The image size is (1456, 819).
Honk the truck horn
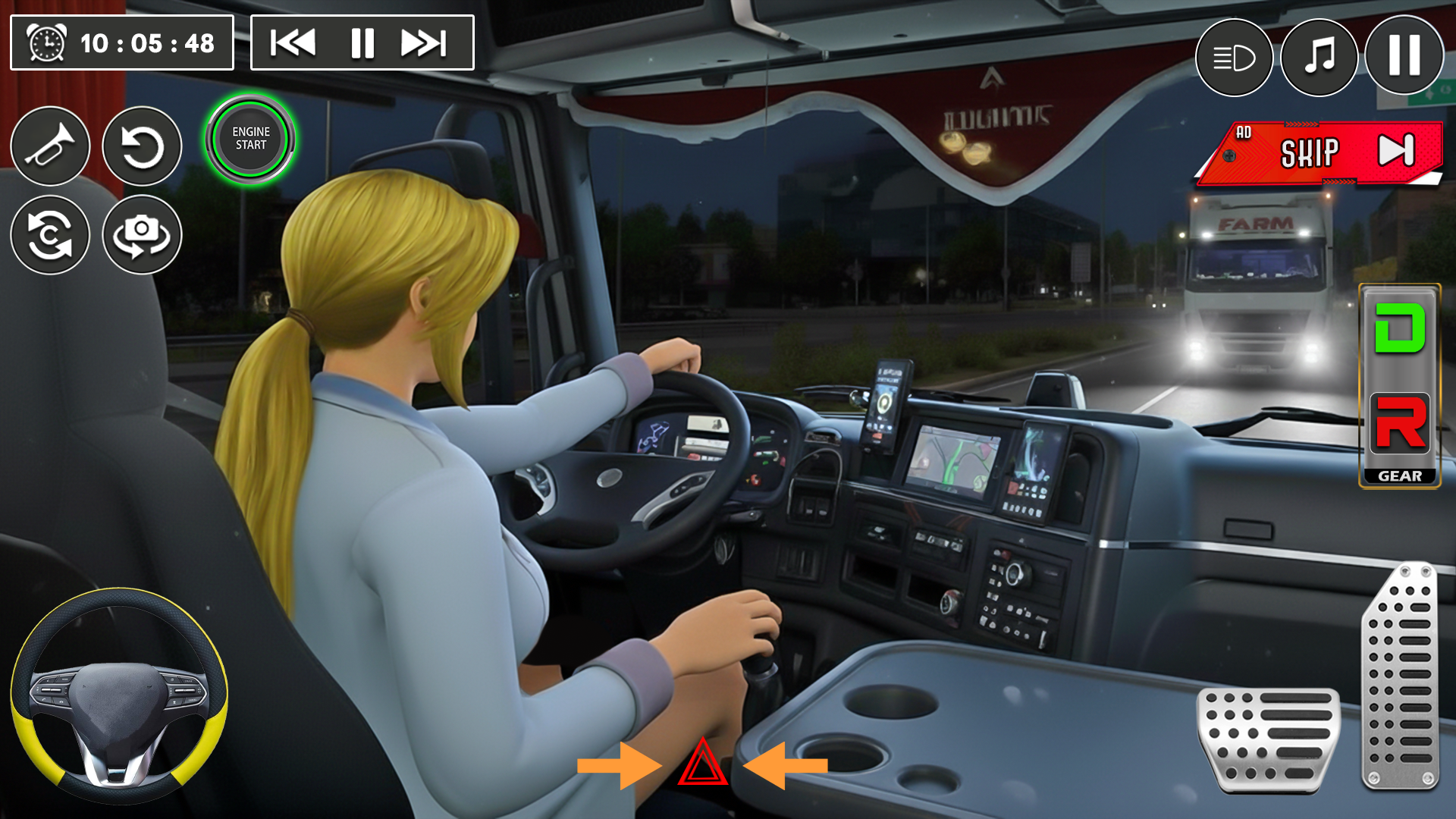tap(50, 147)
